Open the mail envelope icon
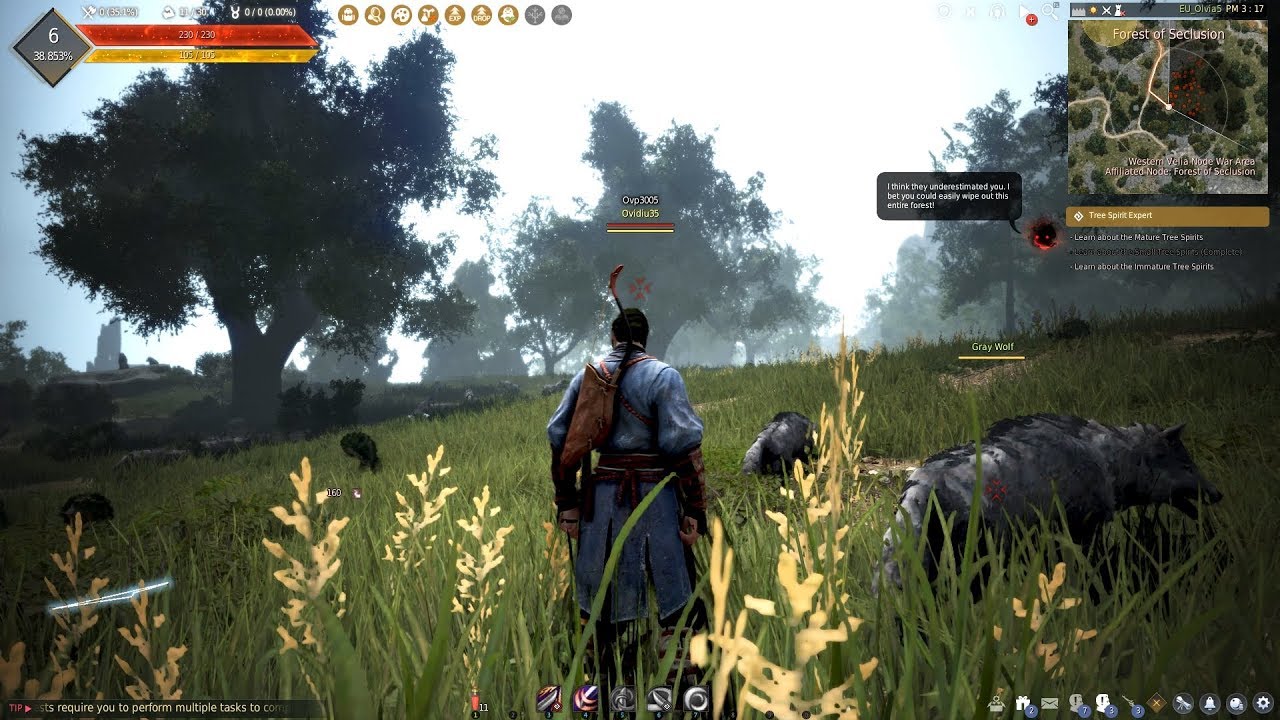Viewport: 1280px width, 720px height. click(x=1049, y=703)
